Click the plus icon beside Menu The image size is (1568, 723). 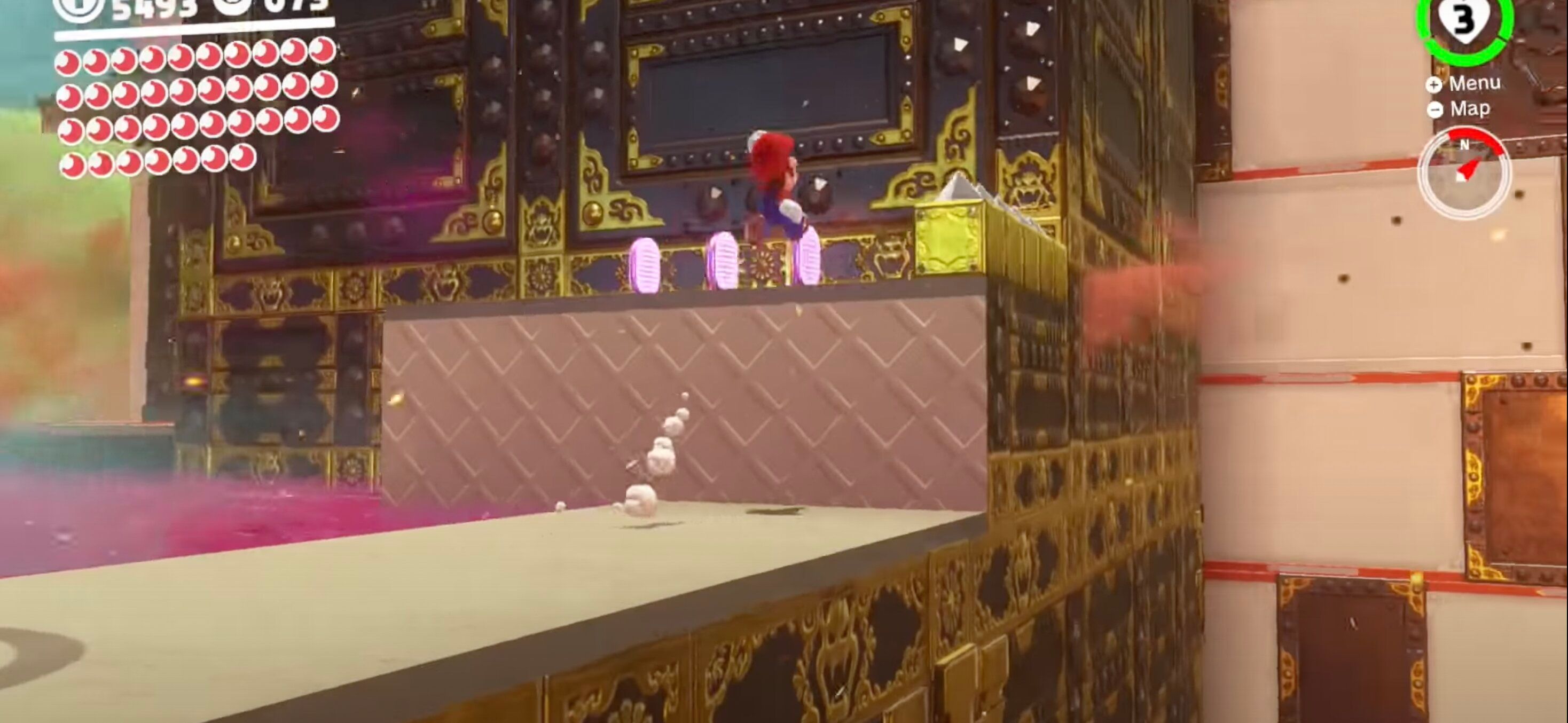tap(1434, 84)
